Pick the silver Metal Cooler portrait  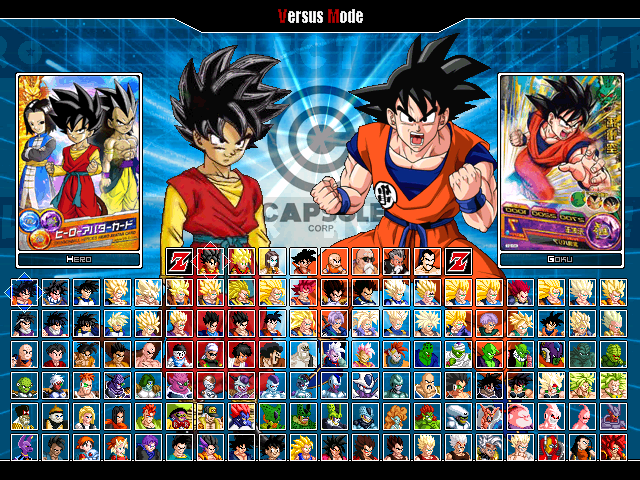(x=397, y=386)
